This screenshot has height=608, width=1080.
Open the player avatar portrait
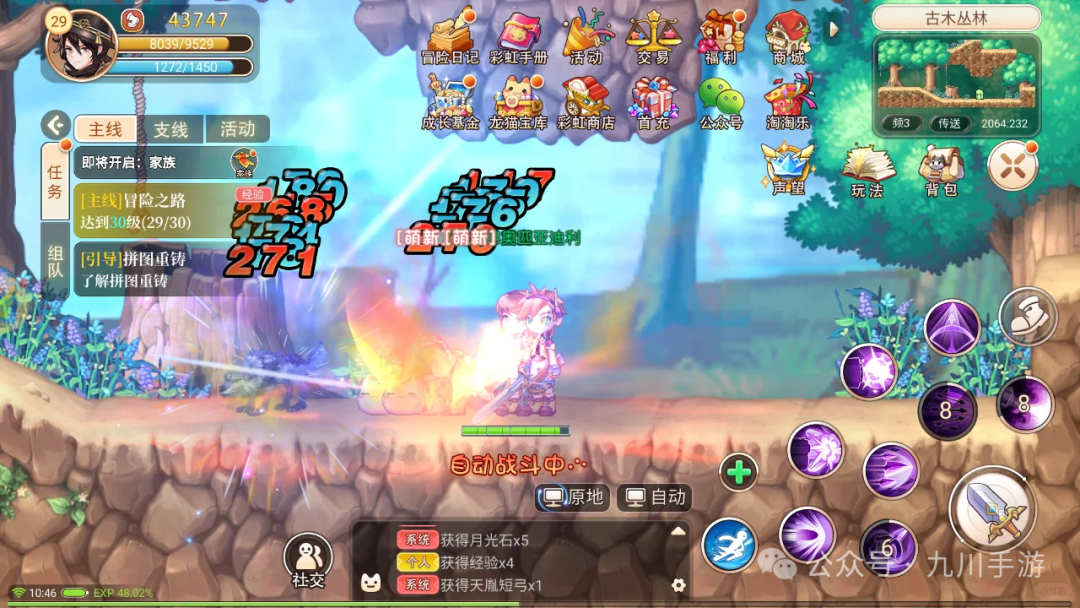tap(80, 45)
